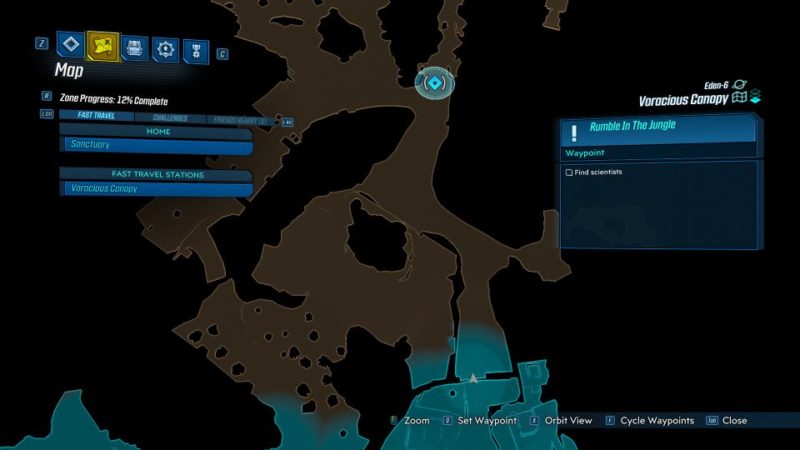Cycle Waypoints on the map

656,421
